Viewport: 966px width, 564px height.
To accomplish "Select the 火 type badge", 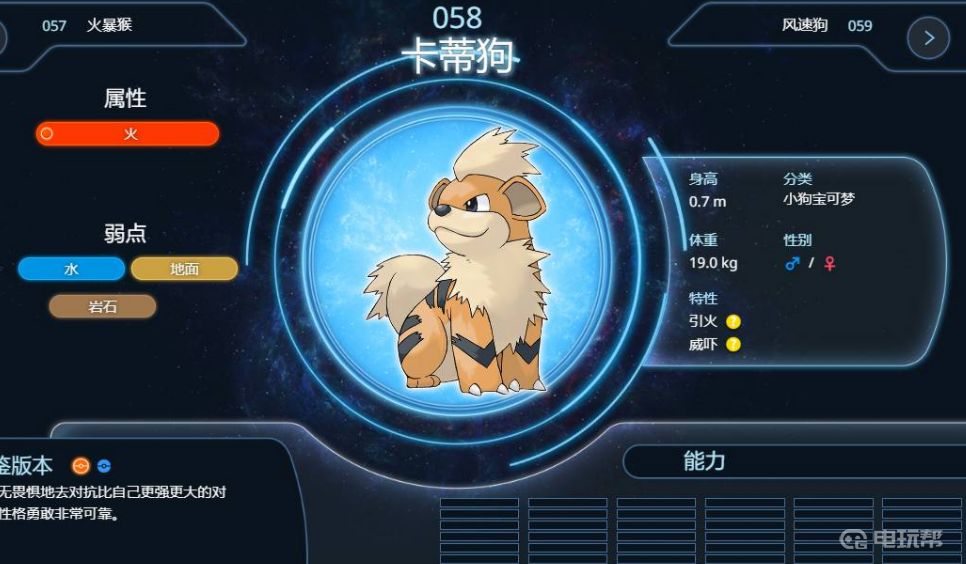I will (x=127, y=134).
